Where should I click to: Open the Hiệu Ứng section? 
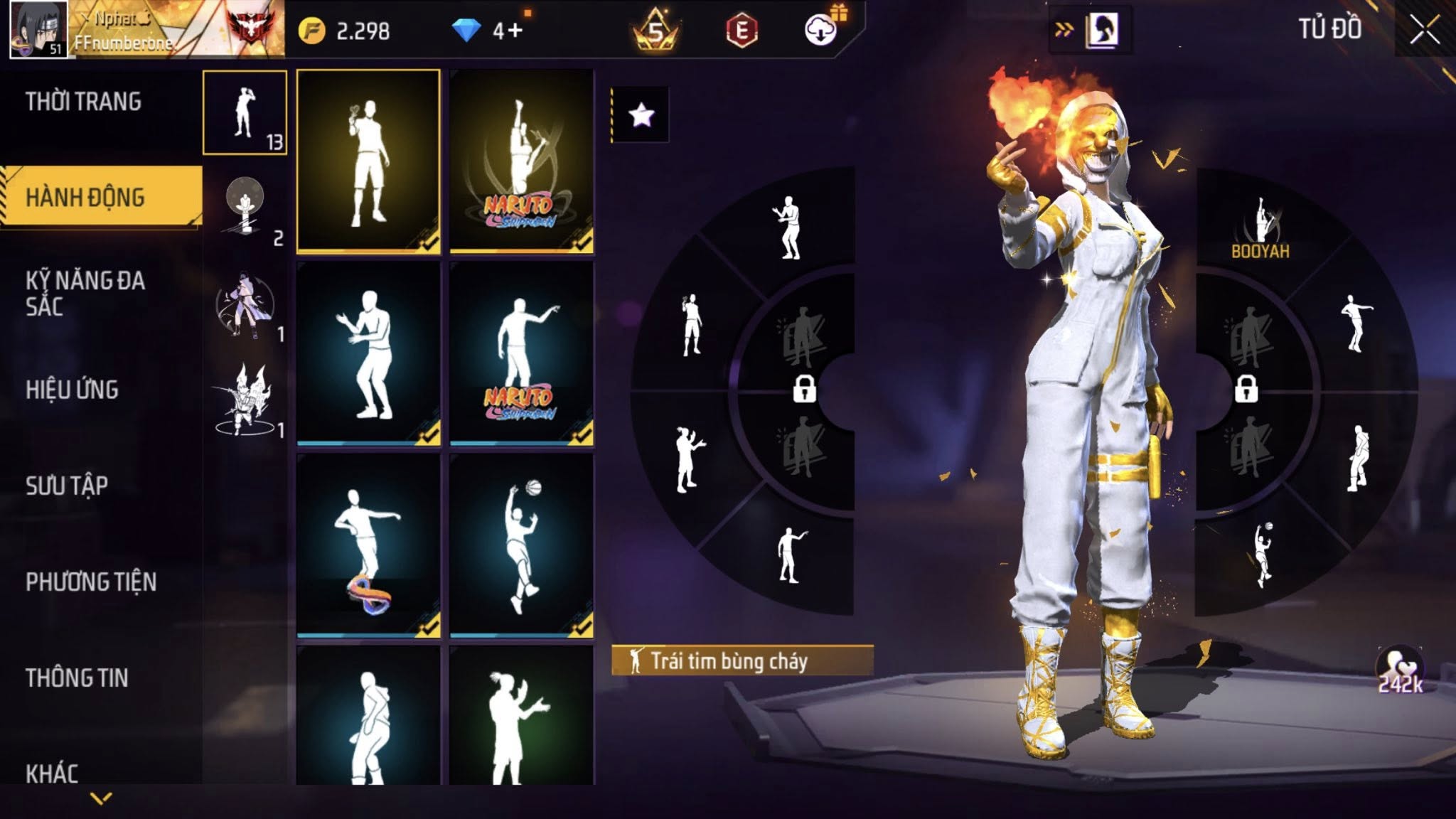click(x=72, y=390)
